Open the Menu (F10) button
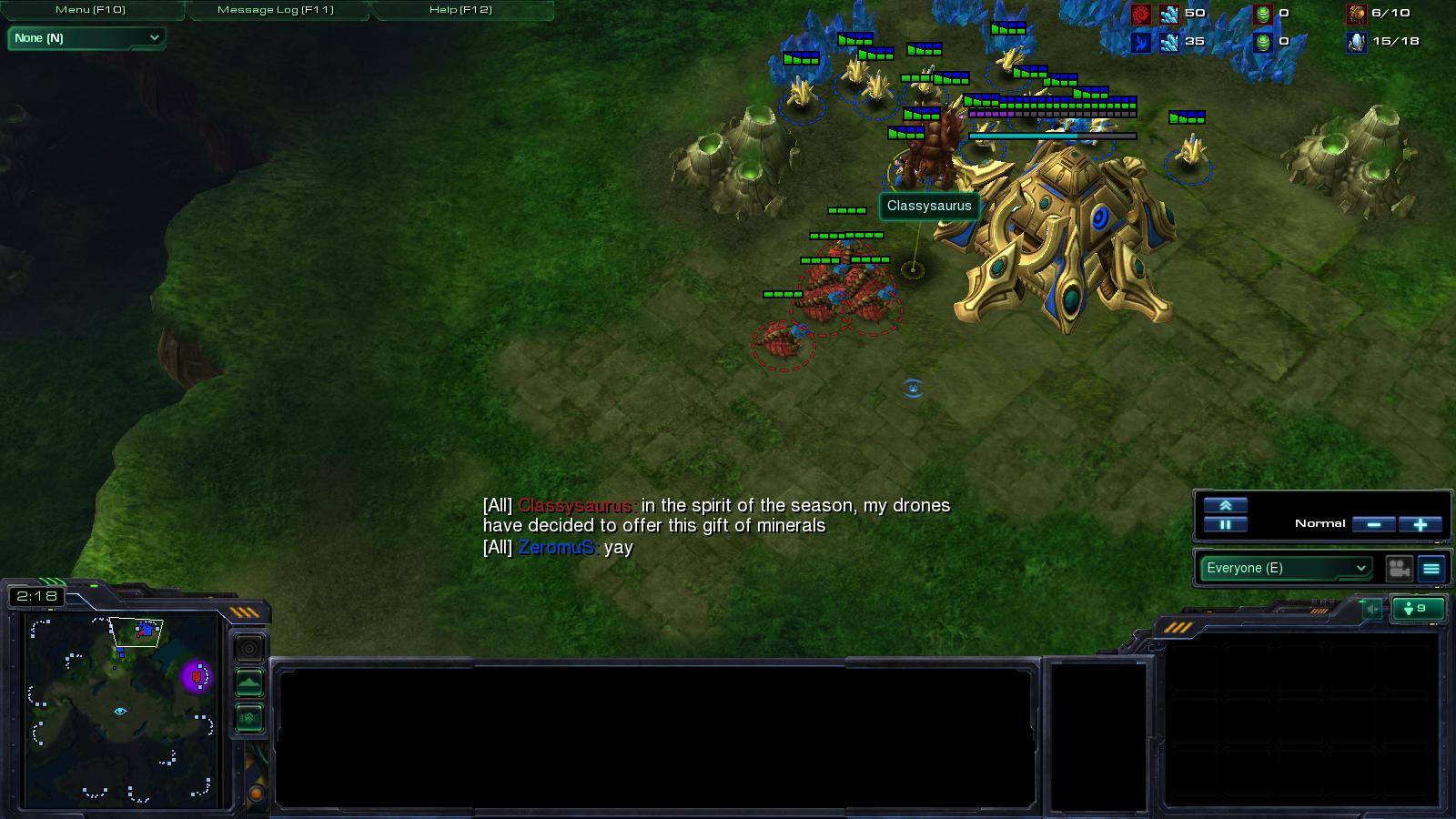 91,10
